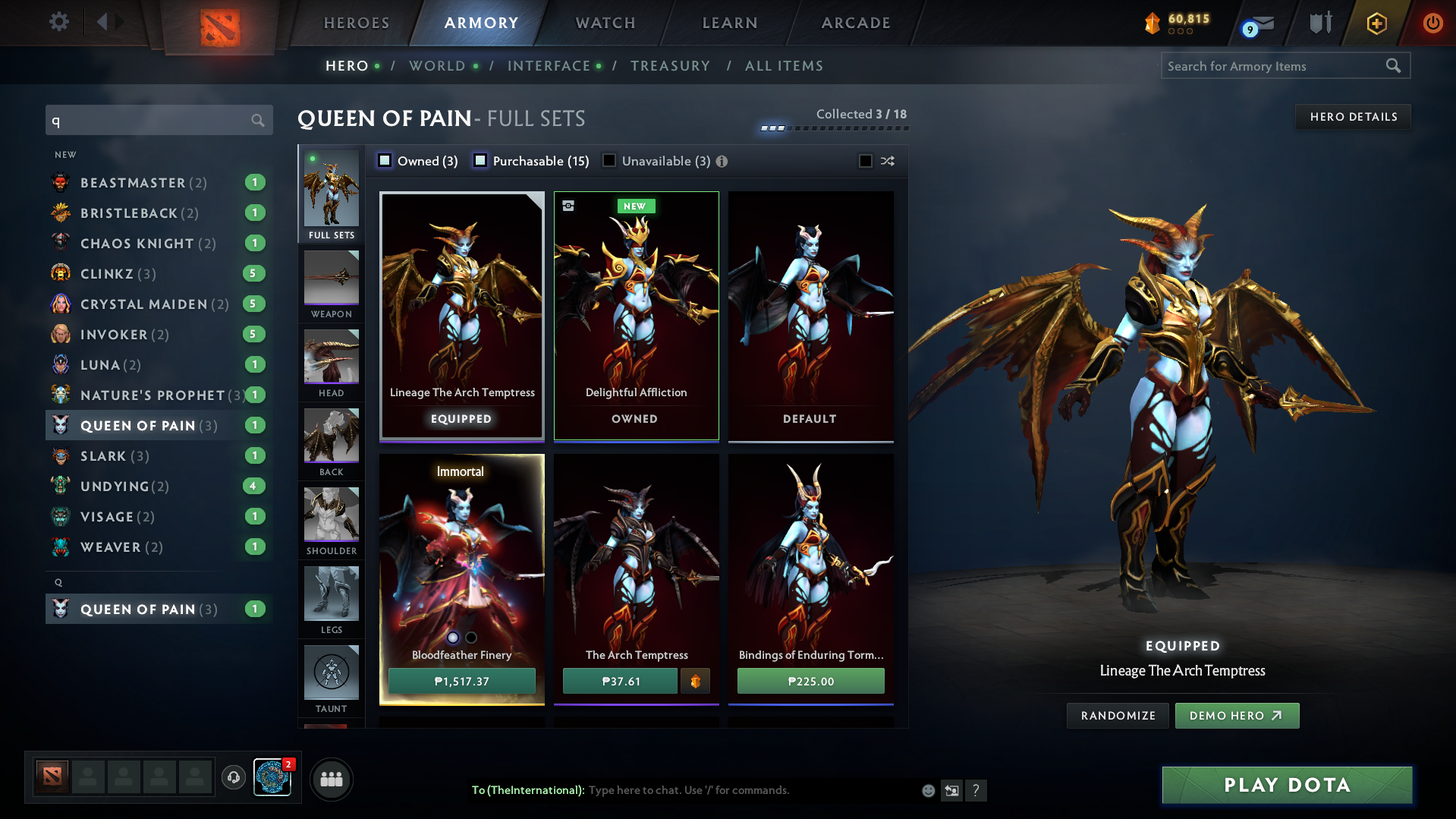
Task: Select the Back item slot icon
Action: 331,437
